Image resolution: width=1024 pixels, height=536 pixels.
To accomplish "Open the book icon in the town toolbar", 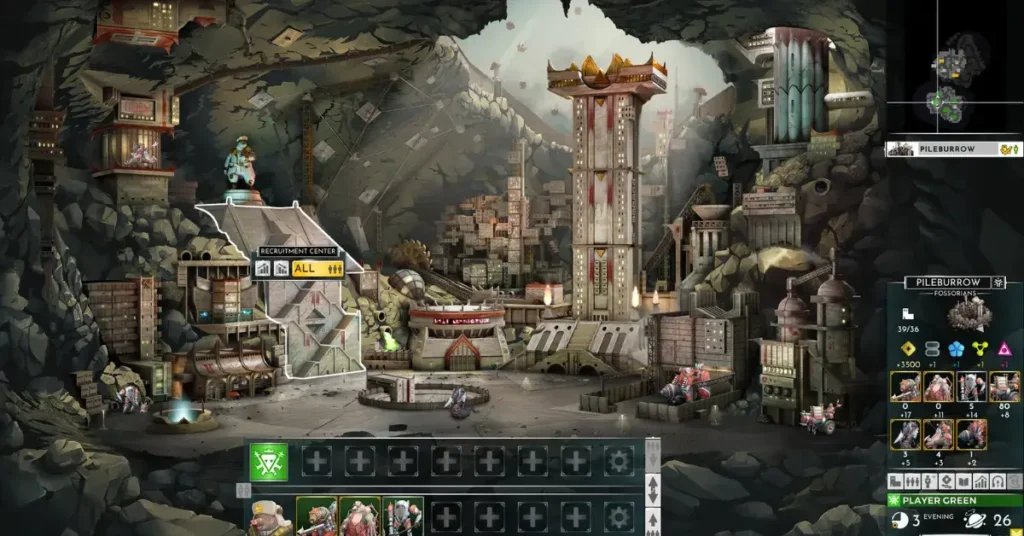I will (961, 482).
